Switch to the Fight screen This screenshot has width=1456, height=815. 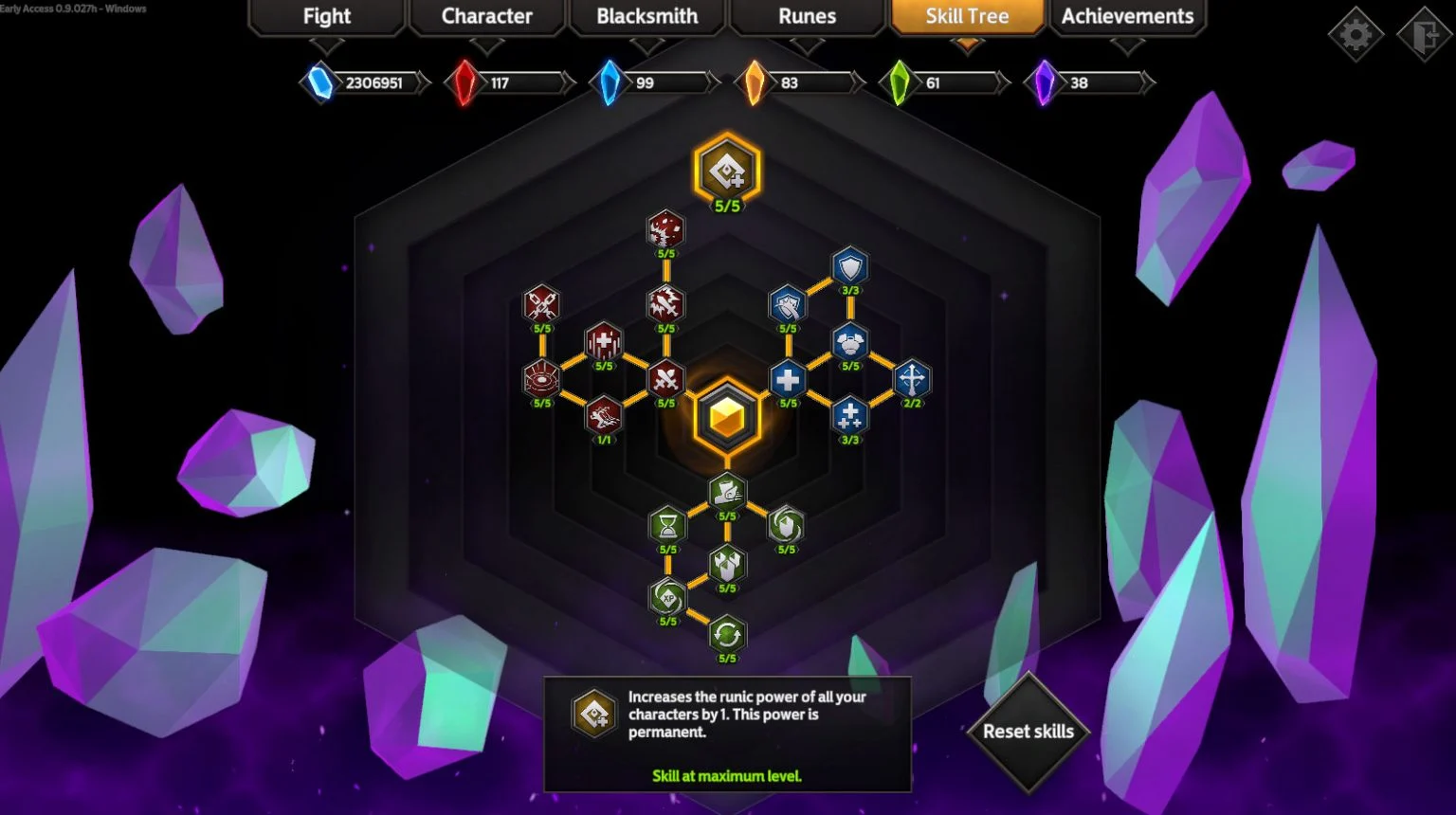(325, 16)
